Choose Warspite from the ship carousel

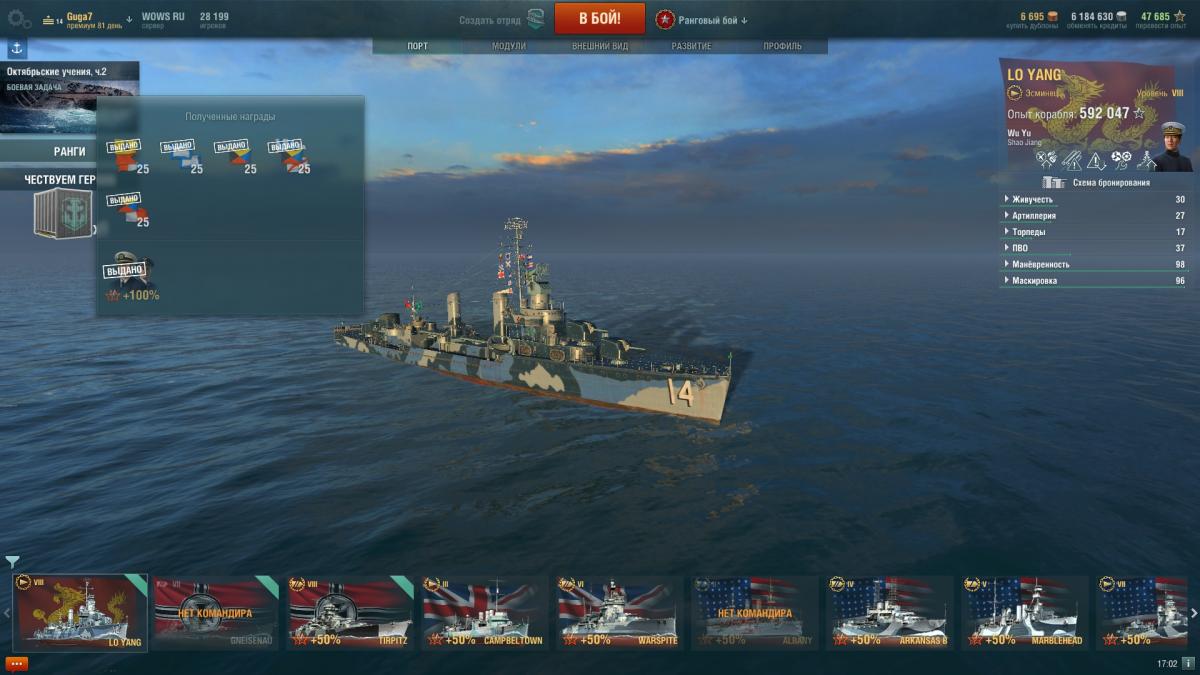(x=619, y=612)
